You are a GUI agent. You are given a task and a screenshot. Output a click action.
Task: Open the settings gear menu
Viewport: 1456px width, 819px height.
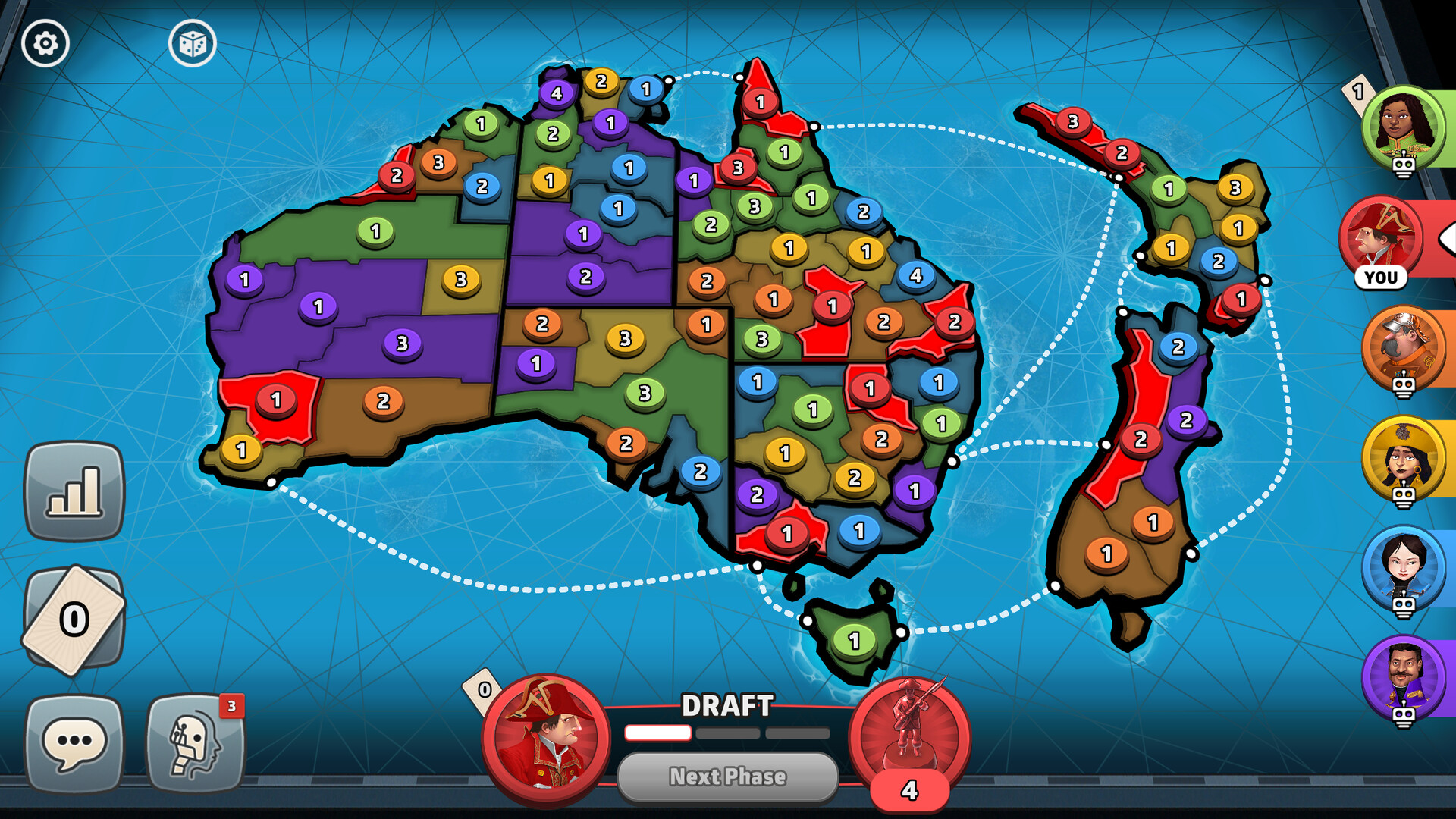pyautogui.click(x=45, y=44)
